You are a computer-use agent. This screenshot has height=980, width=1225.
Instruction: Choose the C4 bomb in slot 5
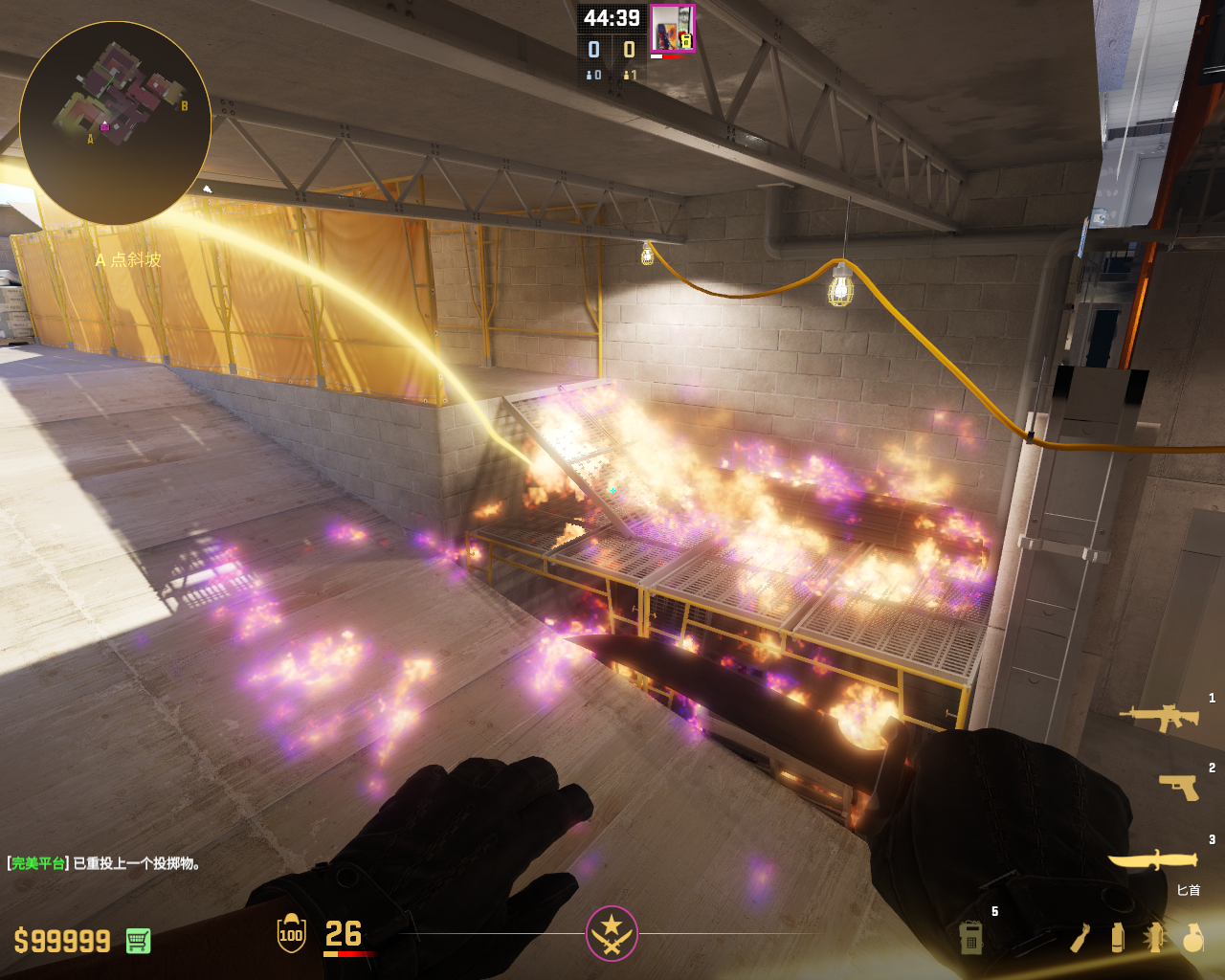970,938
